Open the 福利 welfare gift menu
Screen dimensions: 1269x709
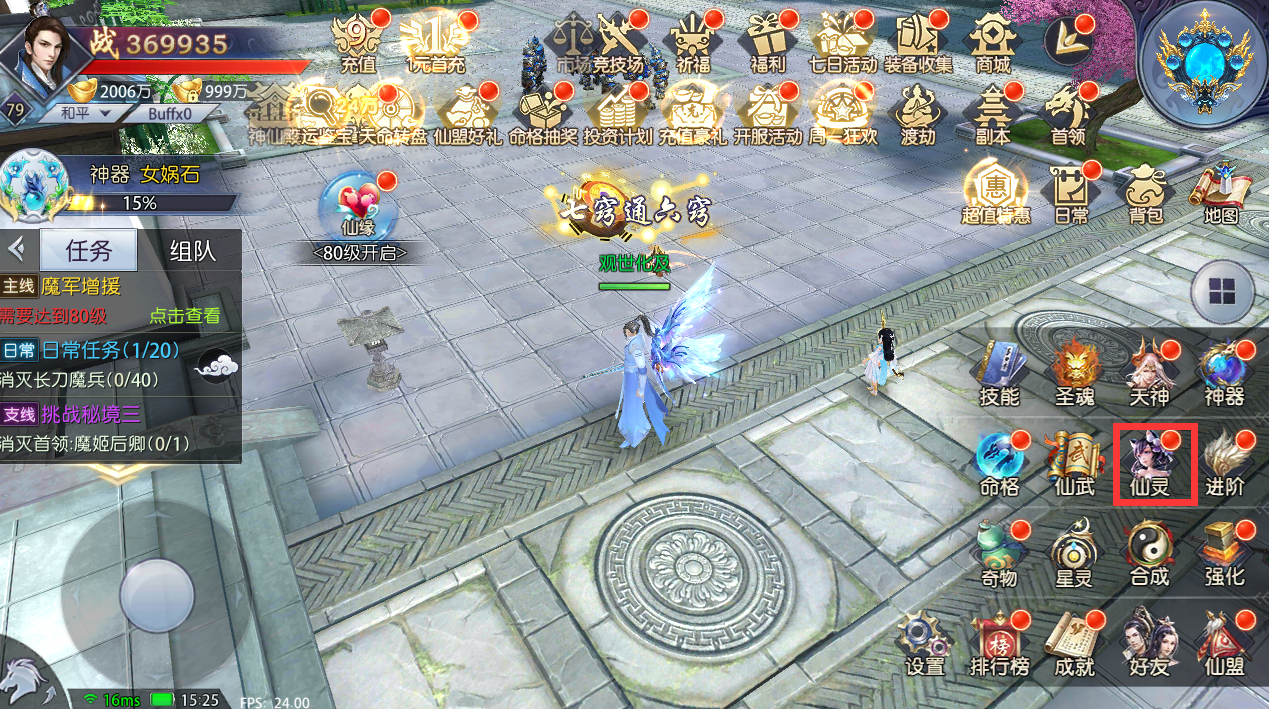767,43
